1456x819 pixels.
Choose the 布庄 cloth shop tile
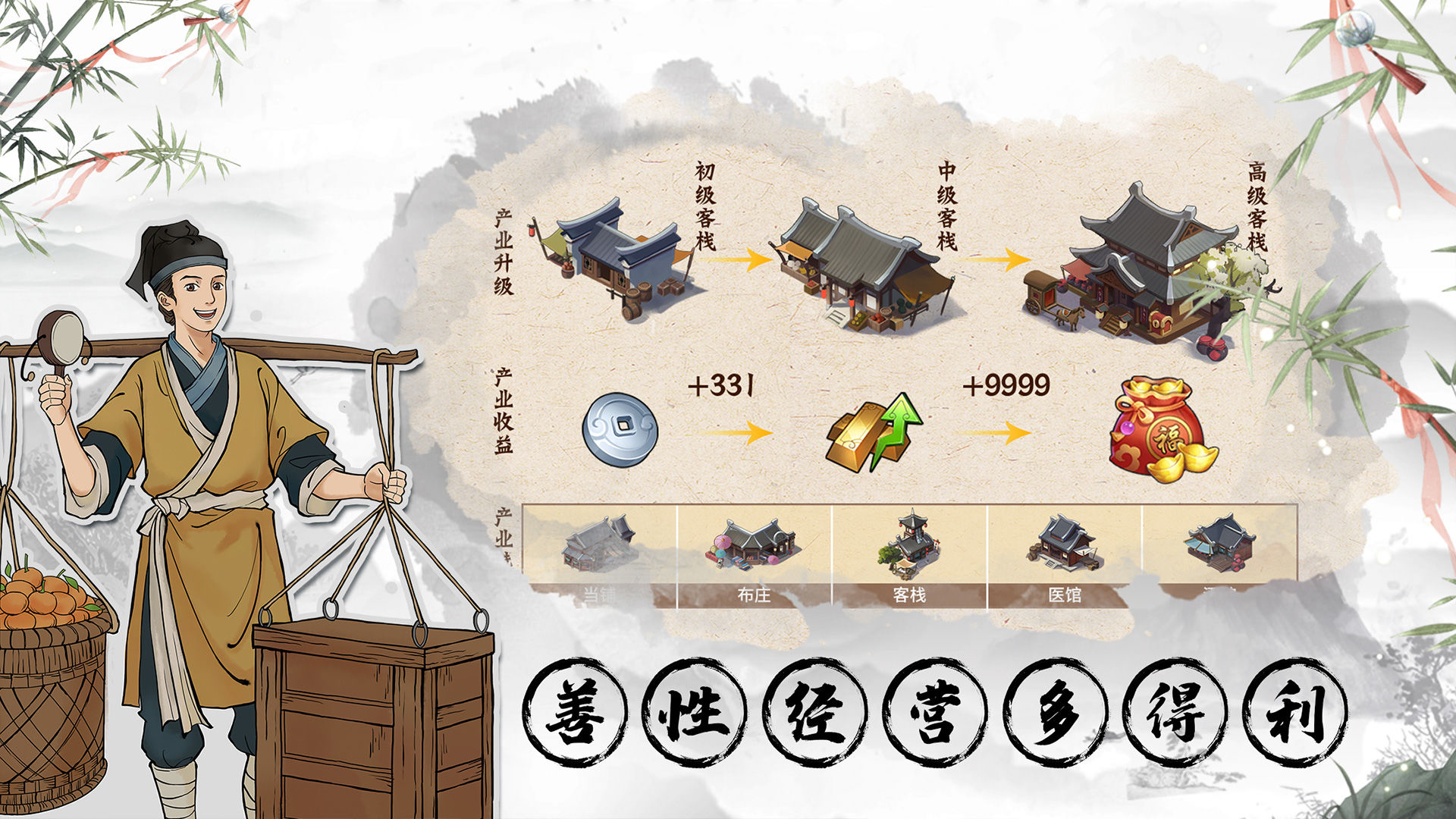pyautogui.click(x=755, y=556)
